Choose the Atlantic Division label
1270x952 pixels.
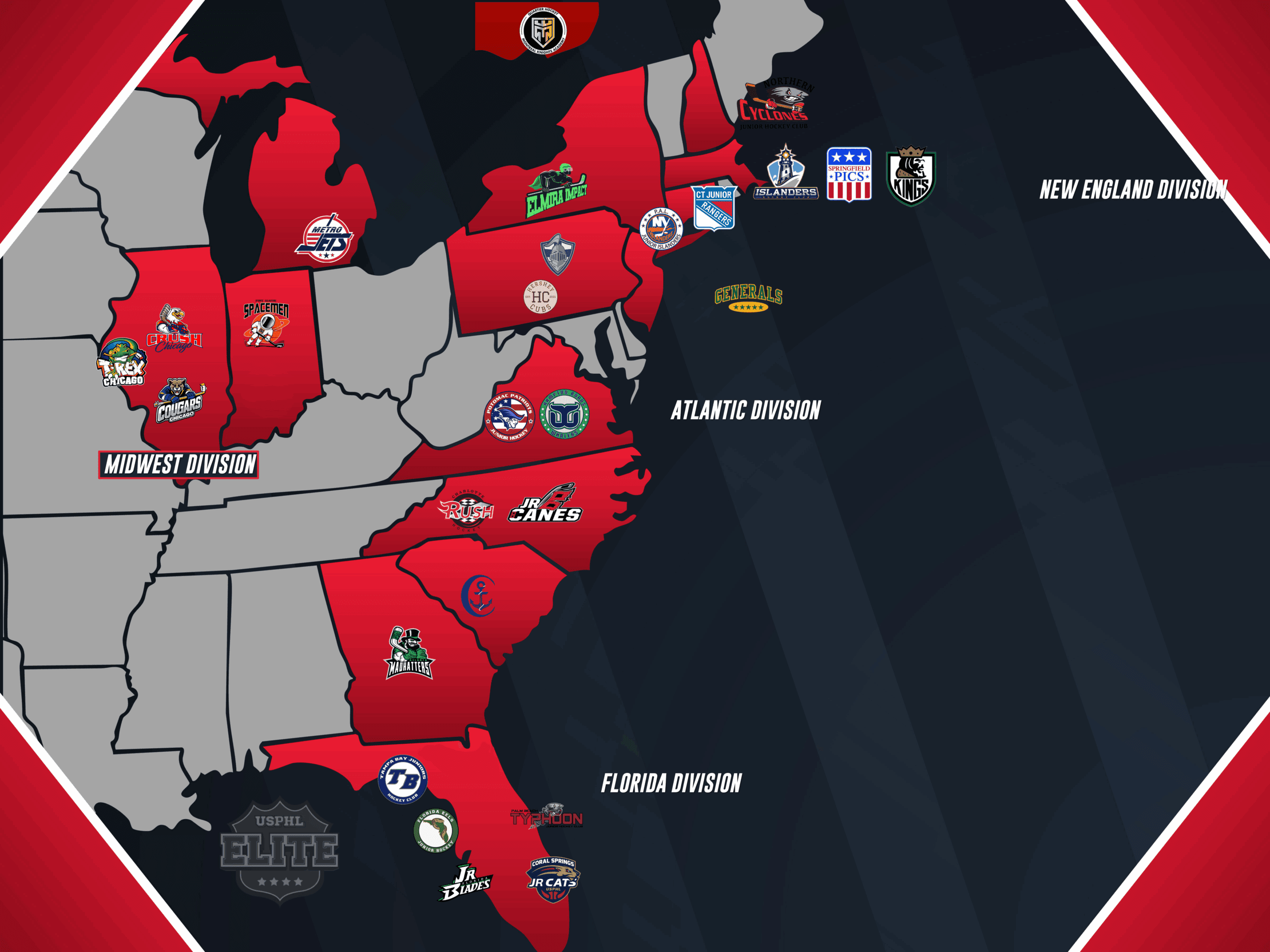pyautogui.click(x=746, y=410)
